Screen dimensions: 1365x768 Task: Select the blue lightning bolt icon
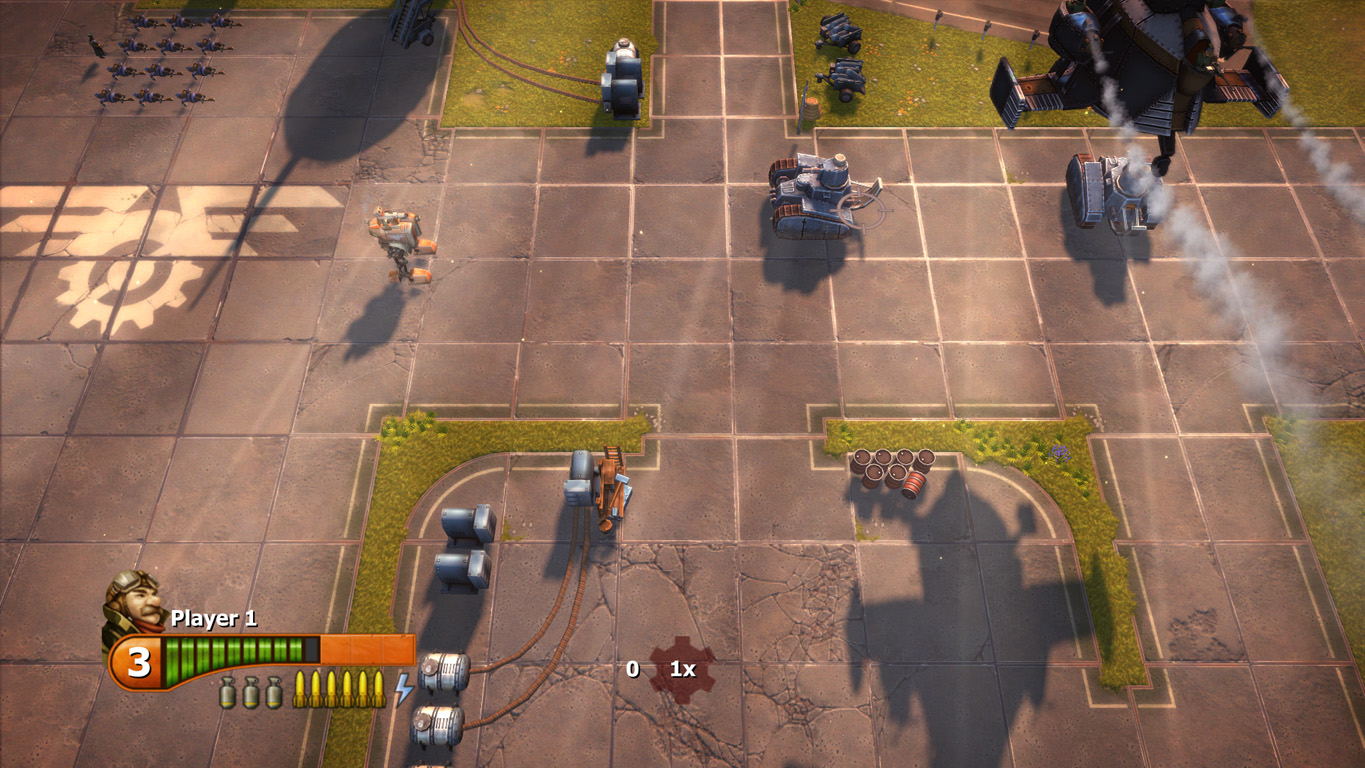pyautogui.click(x=403, y=689)
